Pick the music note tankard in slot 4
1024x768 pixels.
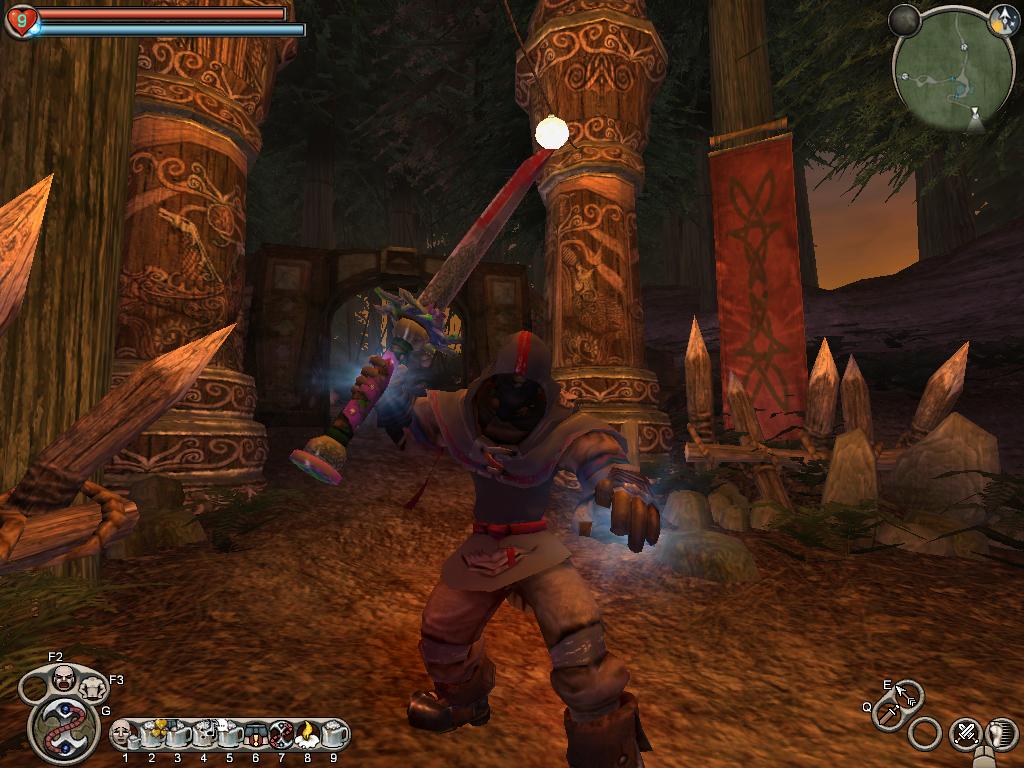tap(203, 734)
